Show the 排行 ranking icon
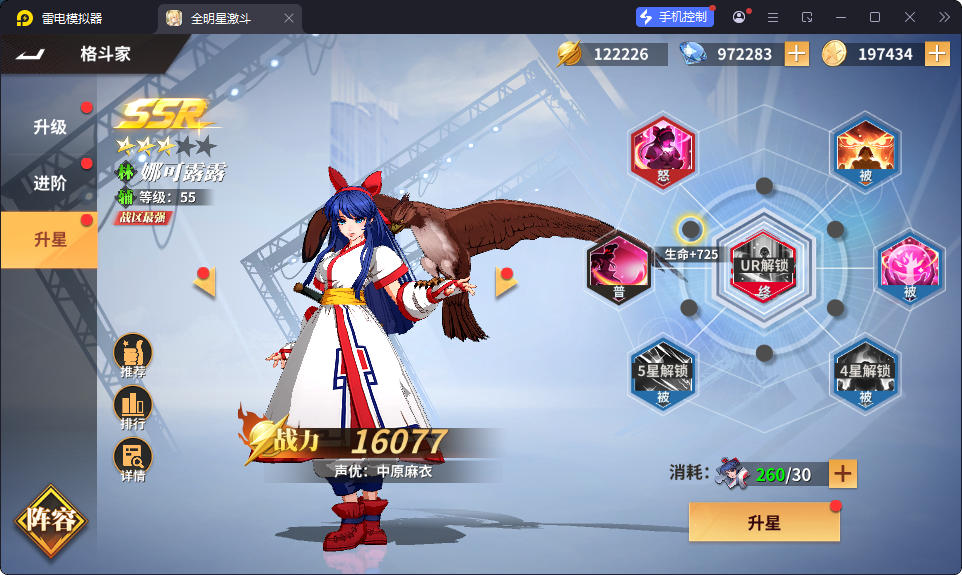The height and width of the screenshot is (575, 962). click(x=133, y=408)
